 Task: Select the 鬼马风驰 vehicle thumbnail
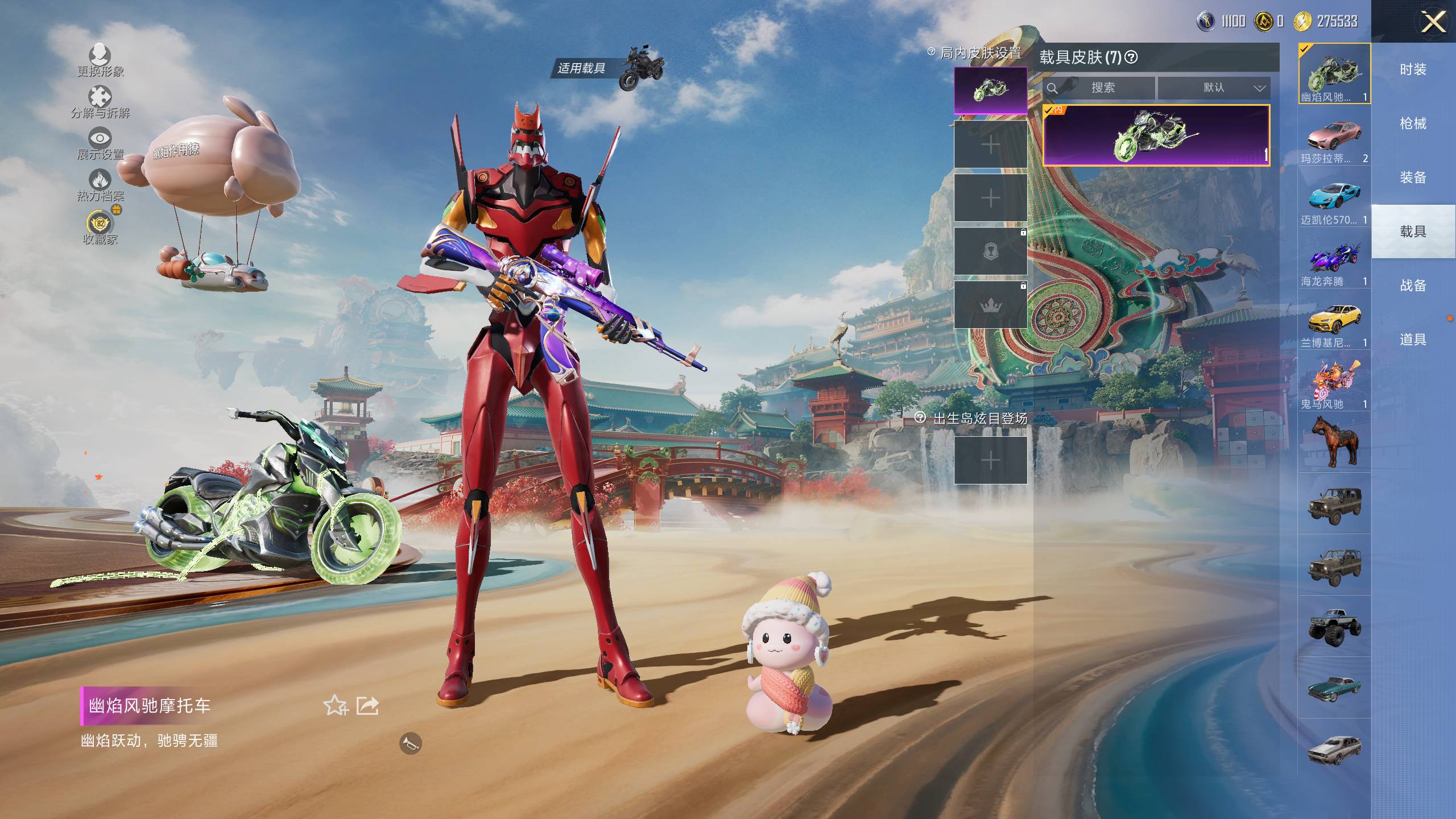[x=1334, y=381]
